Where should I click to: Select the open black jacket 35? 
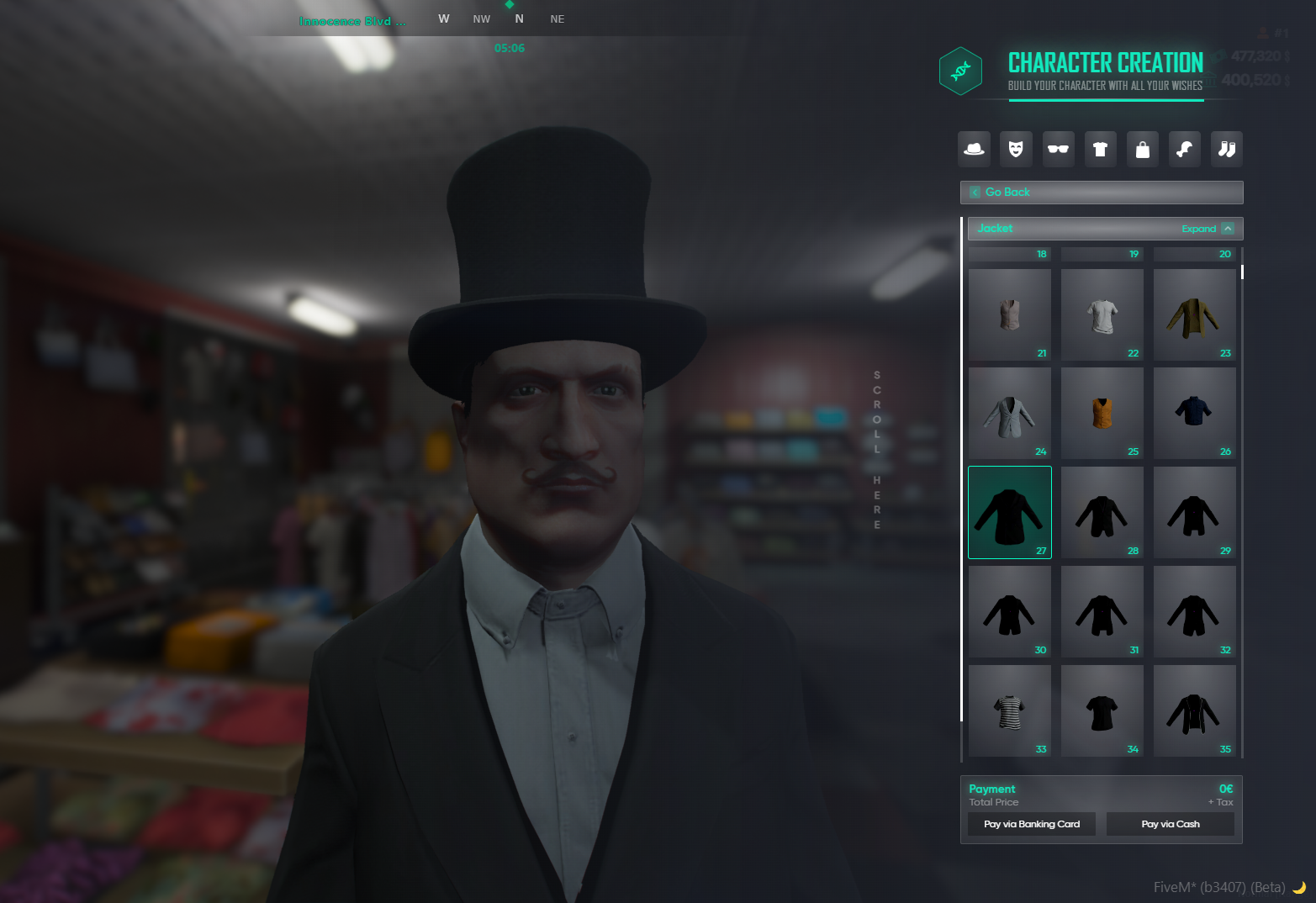coord(1194,710)
